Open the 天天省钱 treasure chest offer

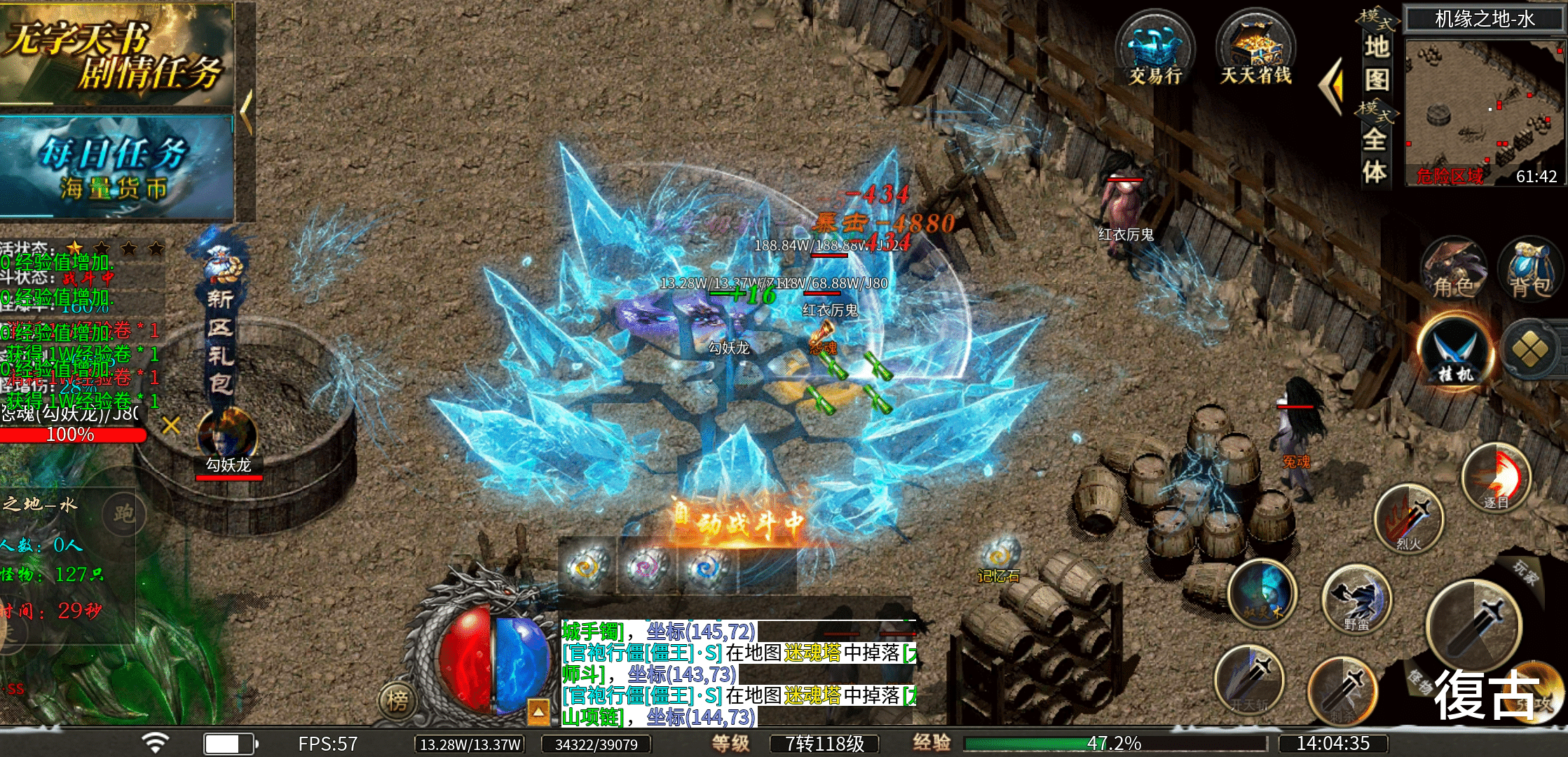tap(1255, 50)
